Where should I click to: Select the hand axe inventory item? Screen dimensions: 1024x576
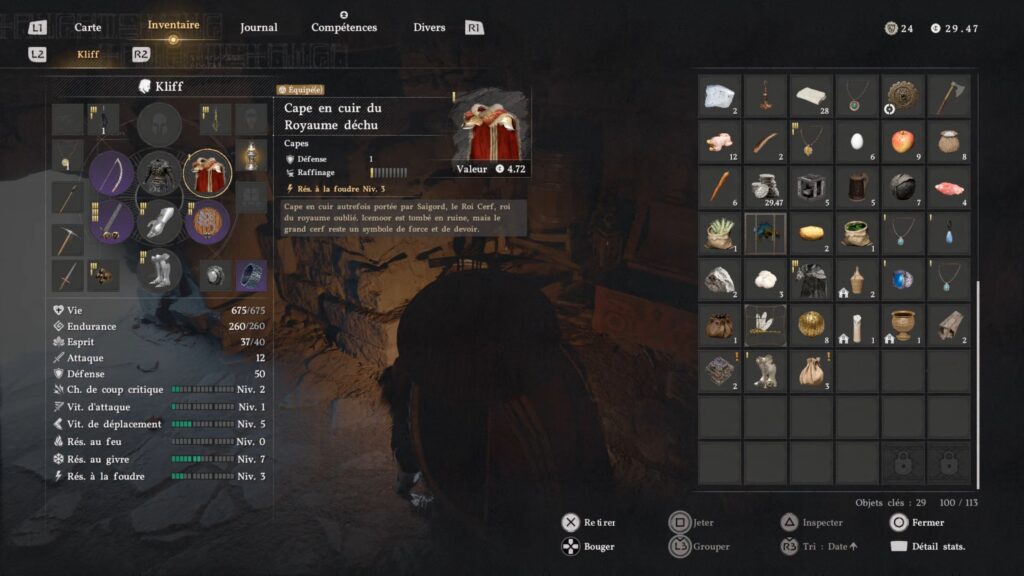coord(948,95)
